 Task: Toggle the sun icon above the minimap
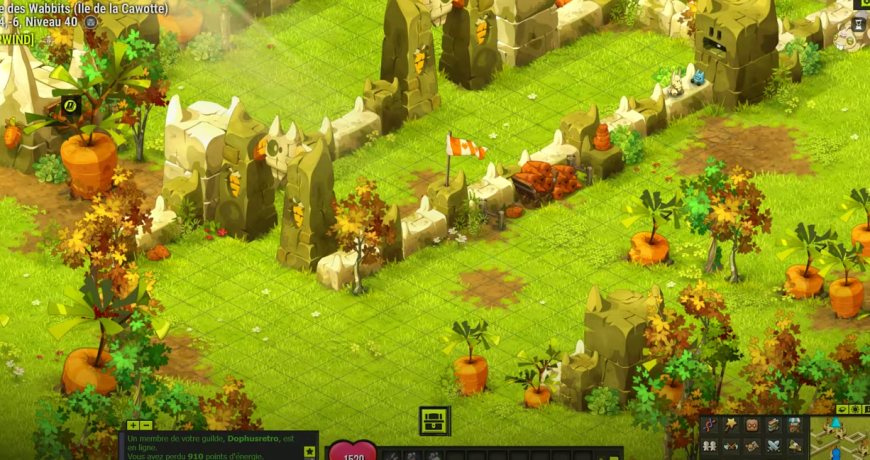(855, 409)
